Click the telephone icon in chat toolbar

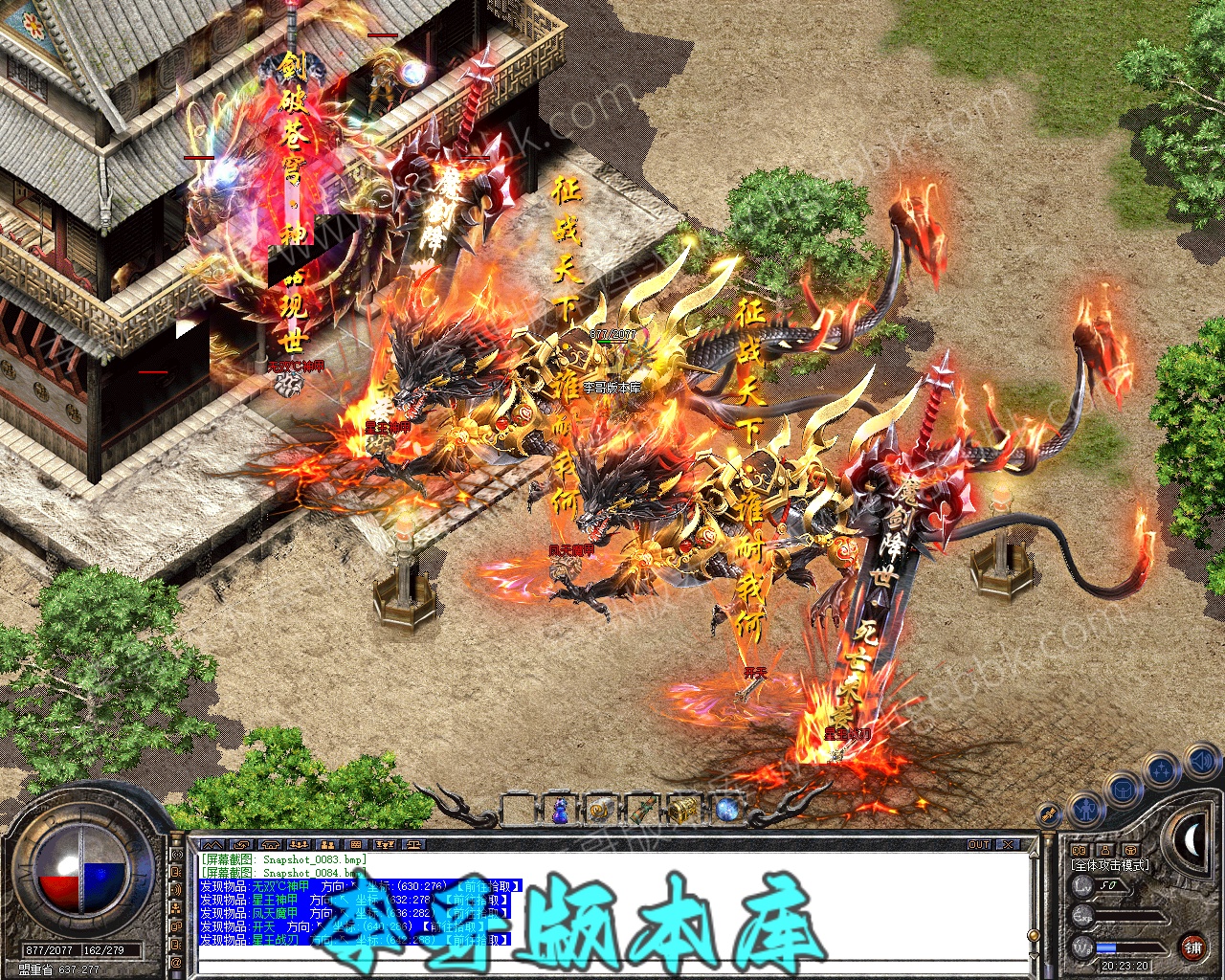pos(270,845)
